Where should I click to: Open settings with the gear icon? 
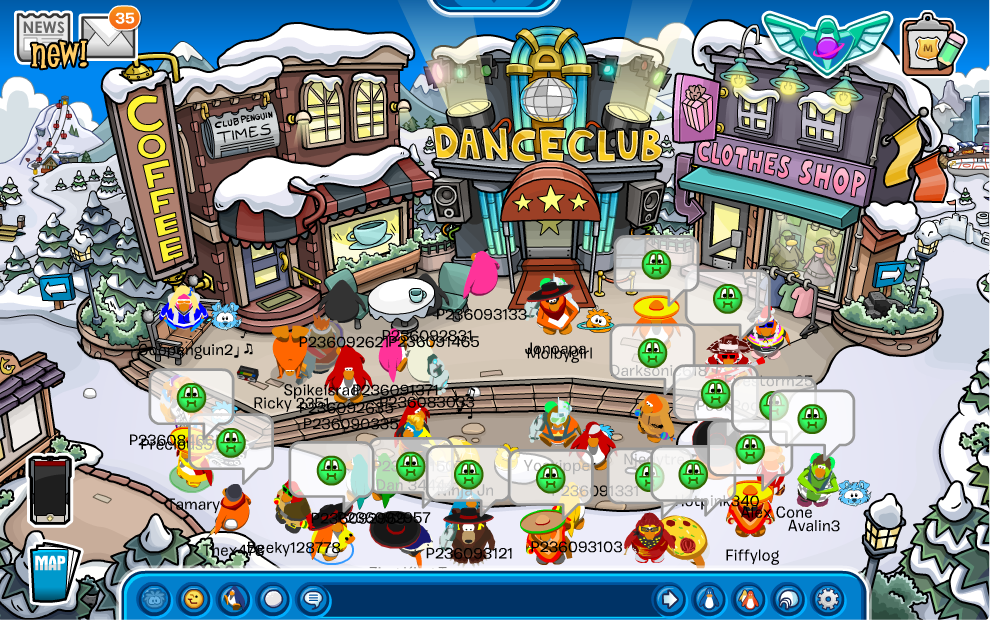827,599
